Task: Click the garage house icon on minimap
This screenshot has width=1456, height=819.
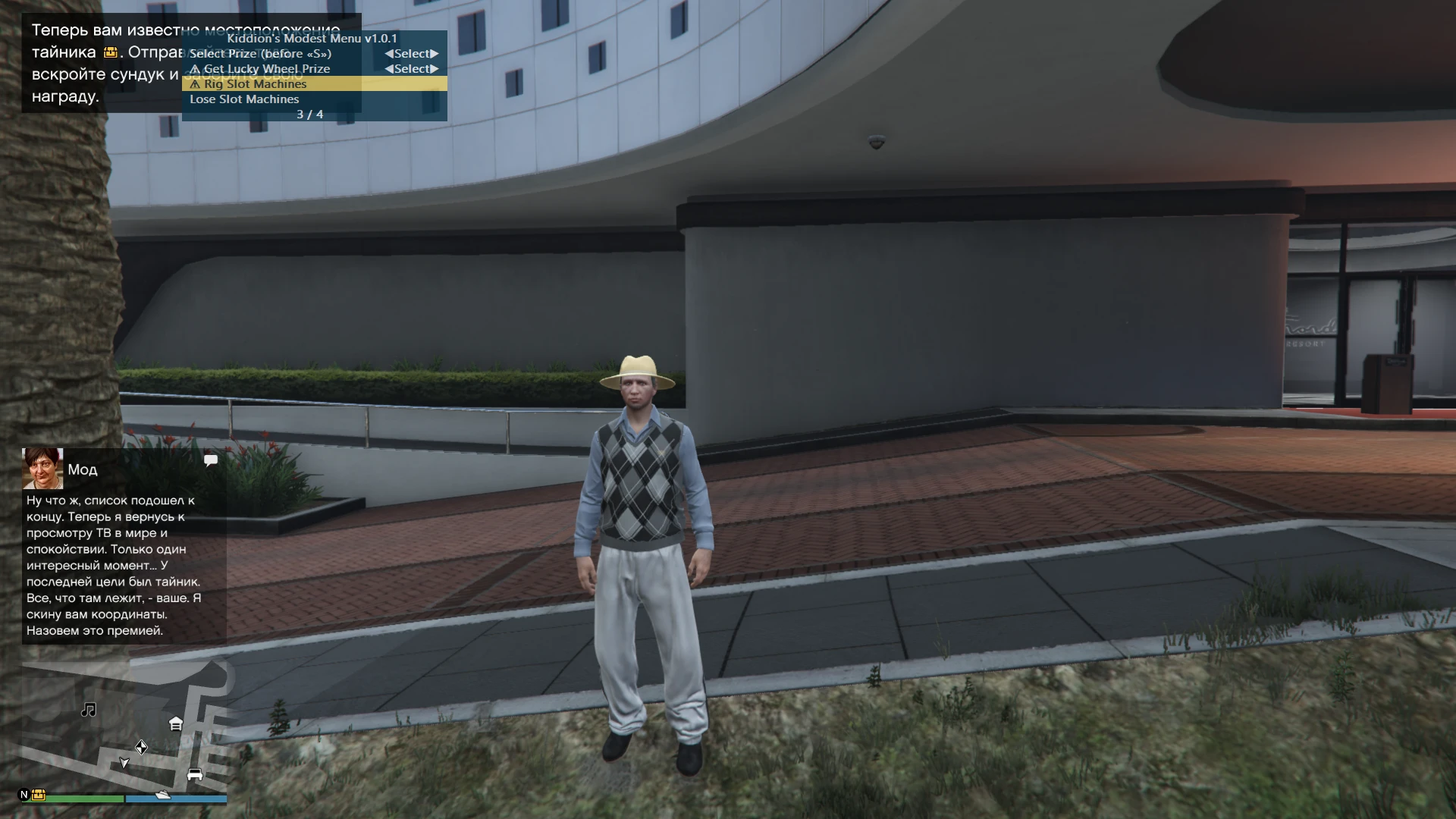Action: (x=176, y=723)
